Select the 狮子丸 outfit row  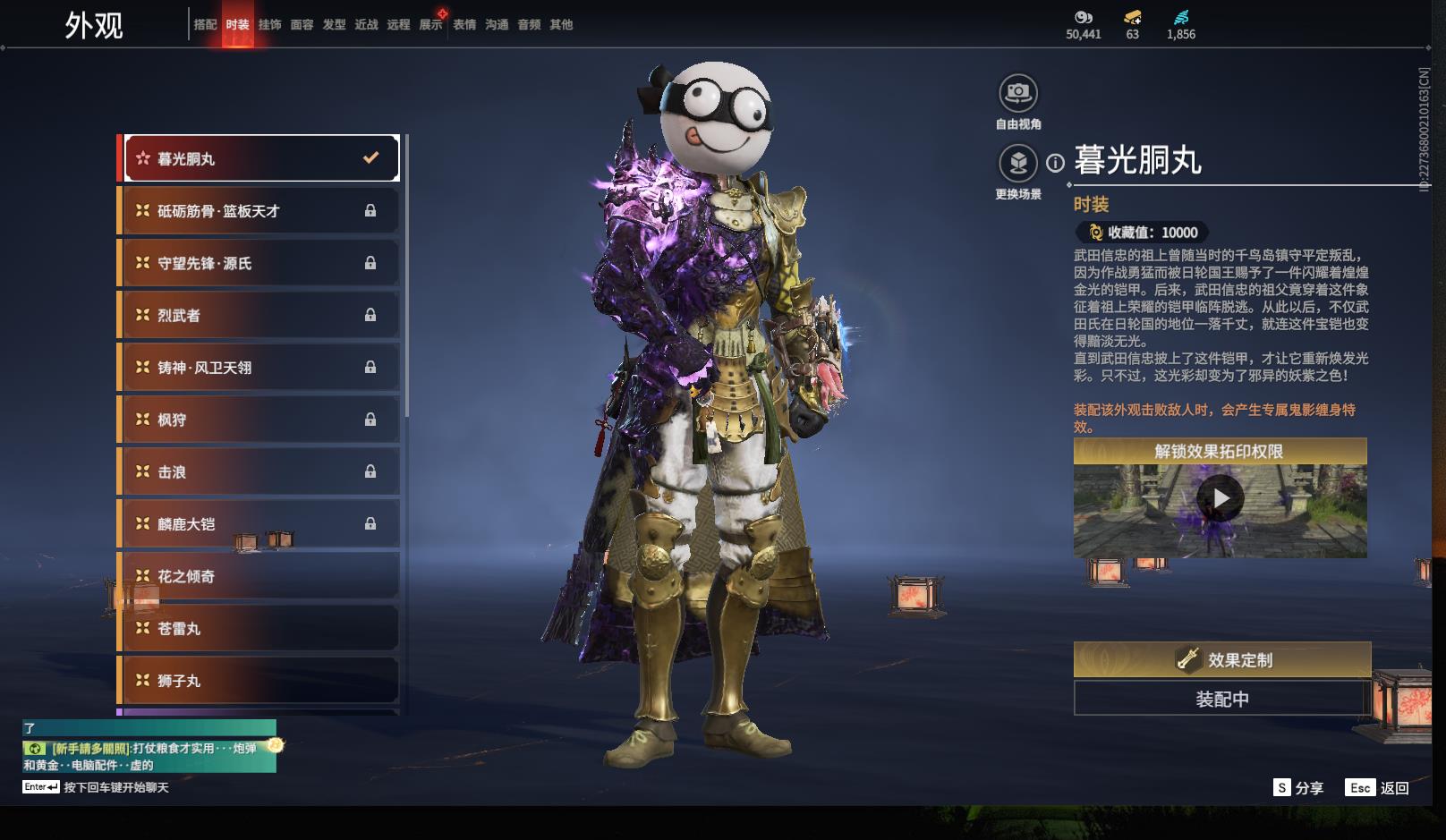pos(260,681)
